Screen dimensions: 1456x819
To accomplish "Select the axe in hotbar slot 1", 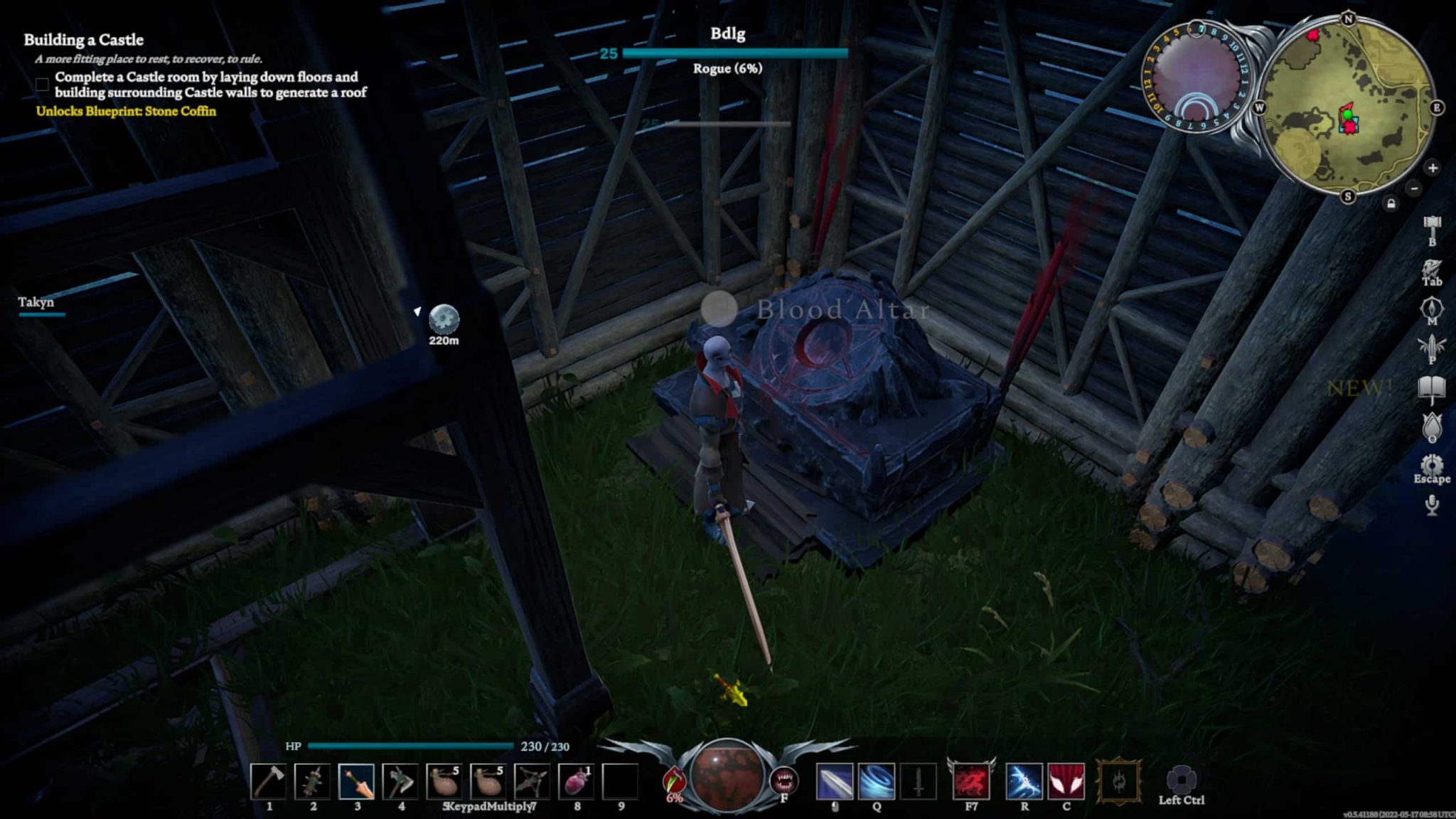I will click(x=269, y=781).
